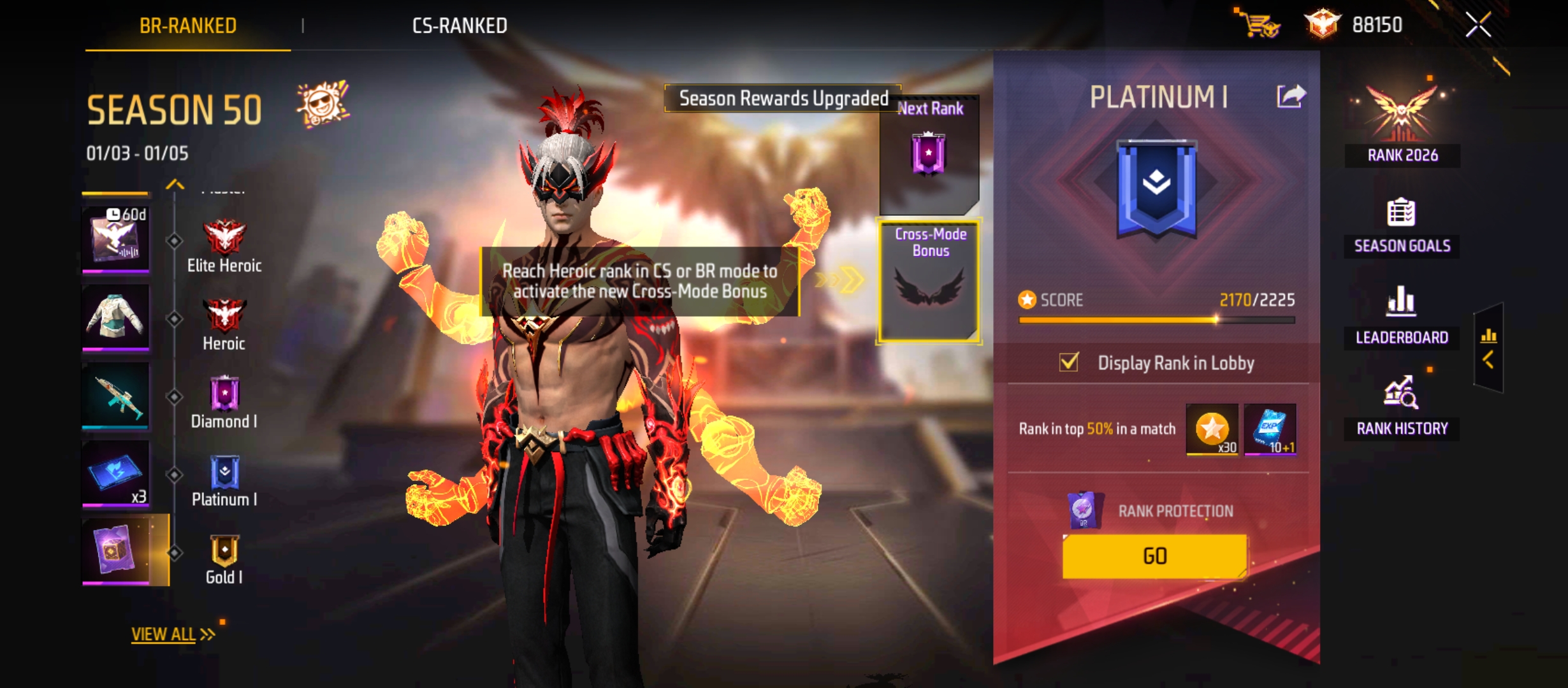Open the RANK 2026 menu
The width and height of the screenshot is (1568, 688).
(1402, 124)
